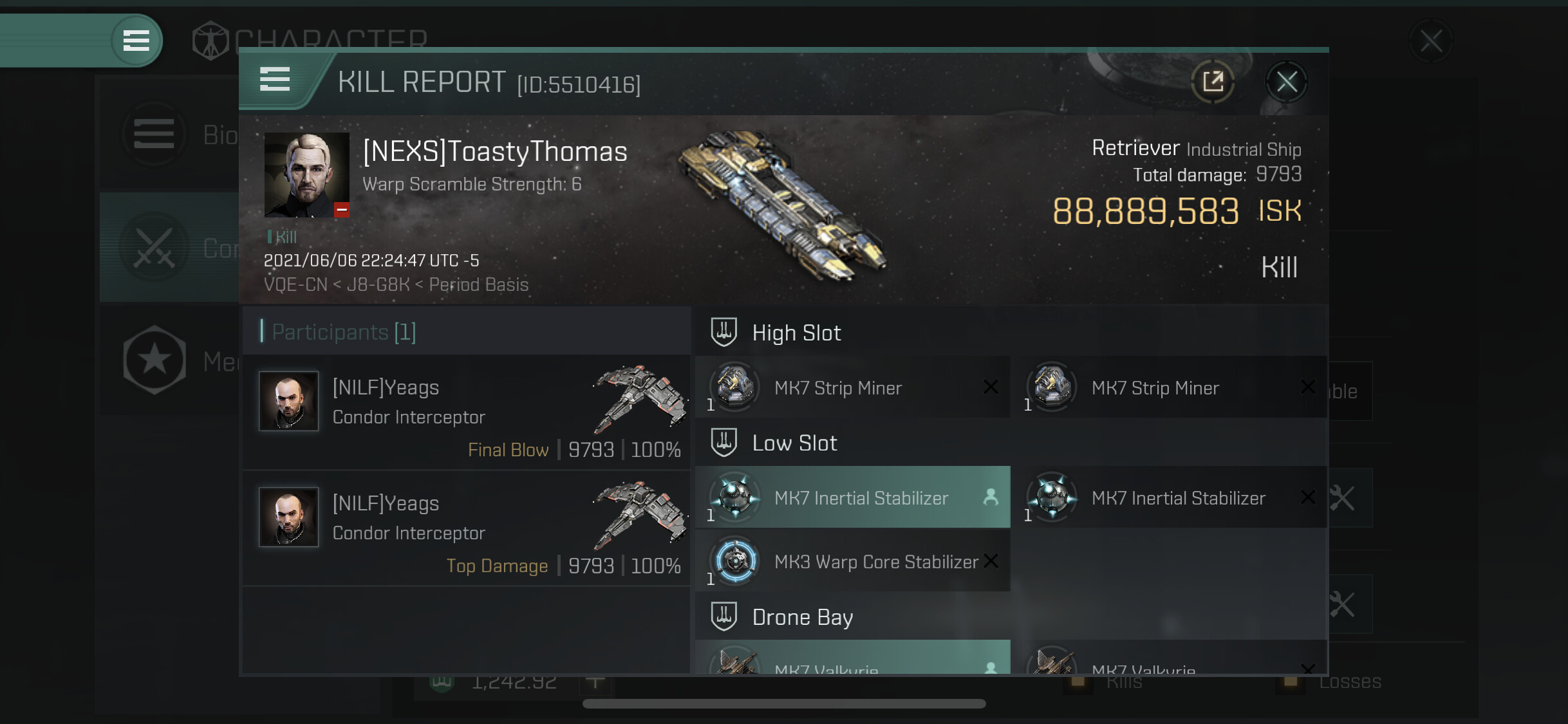Close the Kill Report window
This screenshot has height=724, width=1568.
point(1286,82)
